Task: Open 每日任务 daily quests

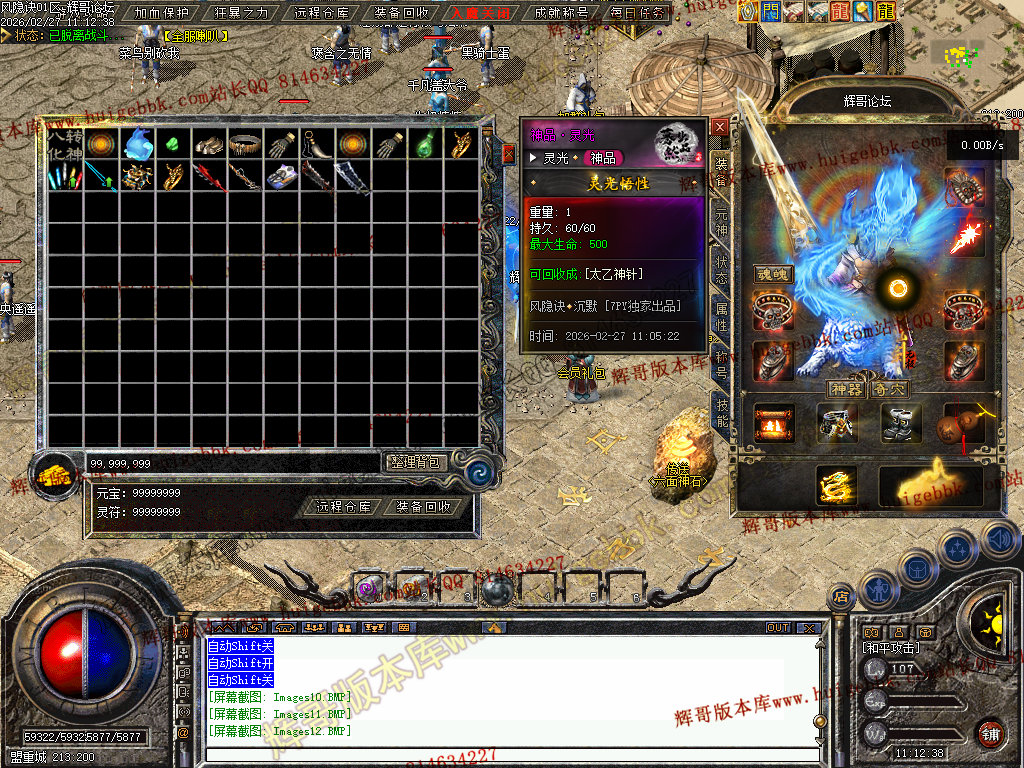Action: 637,13
